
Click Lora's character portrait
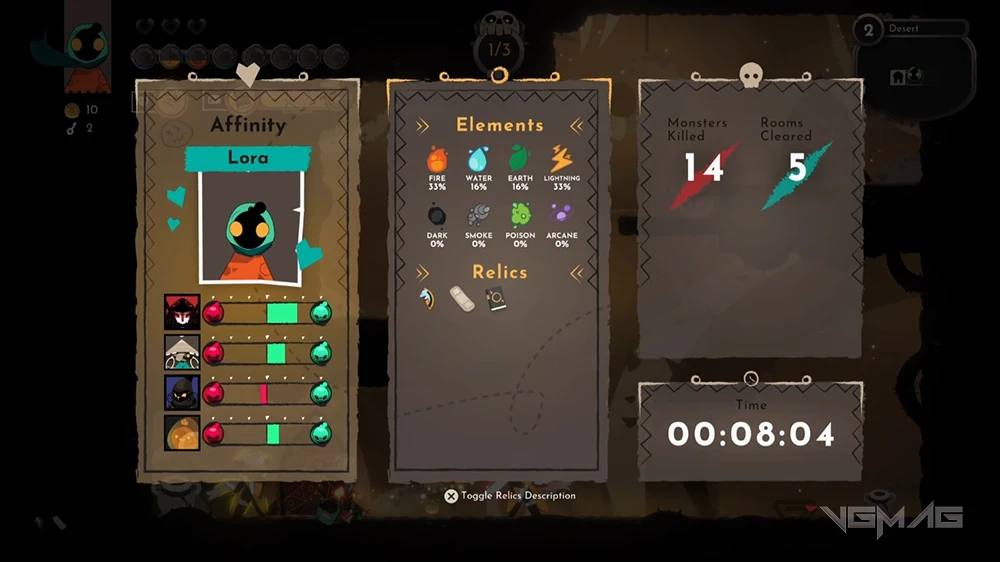[247, 226]
